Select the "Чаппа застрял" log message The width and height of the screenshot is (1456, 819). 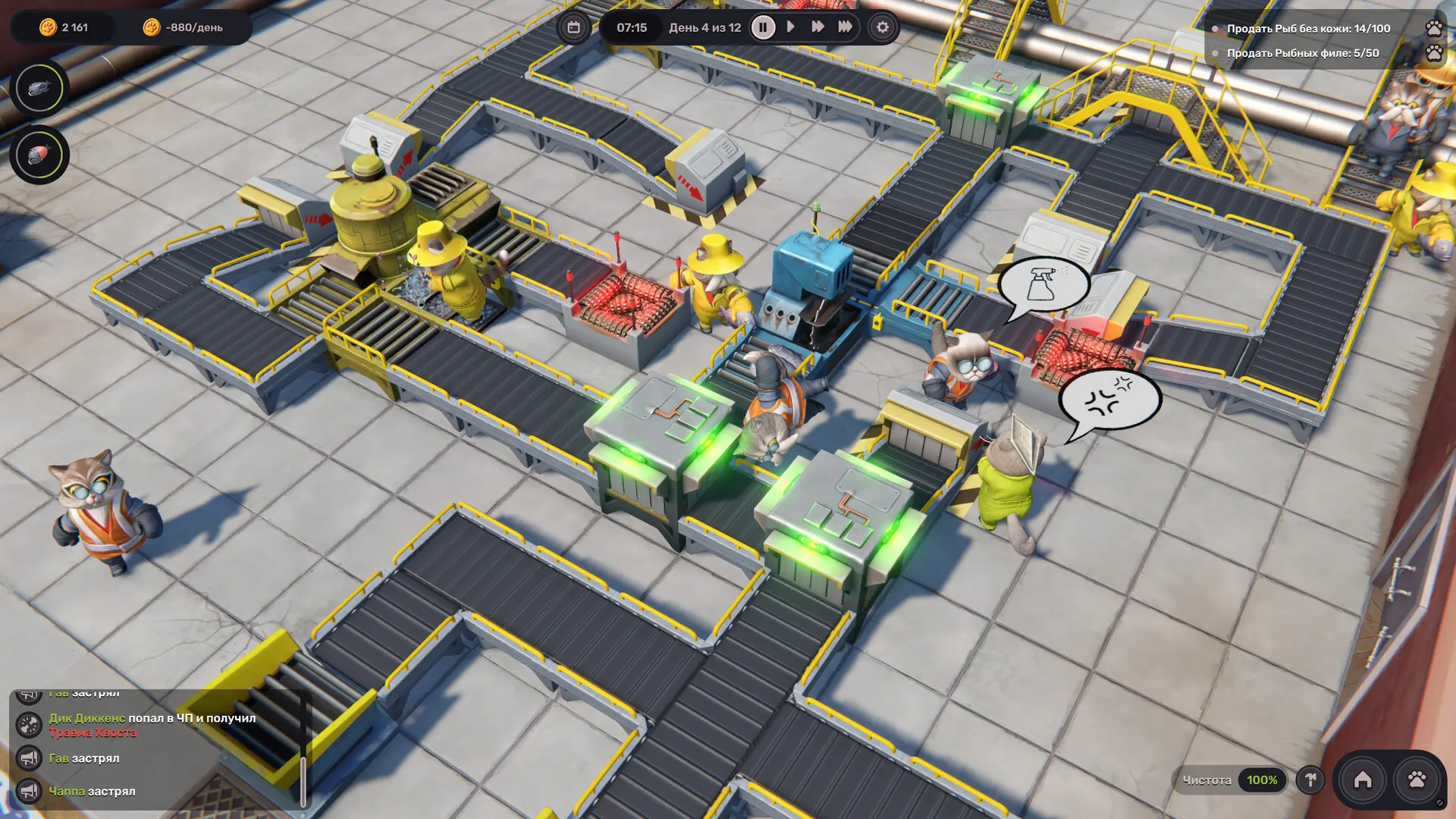pyautogui.click(x=92, y=791)
